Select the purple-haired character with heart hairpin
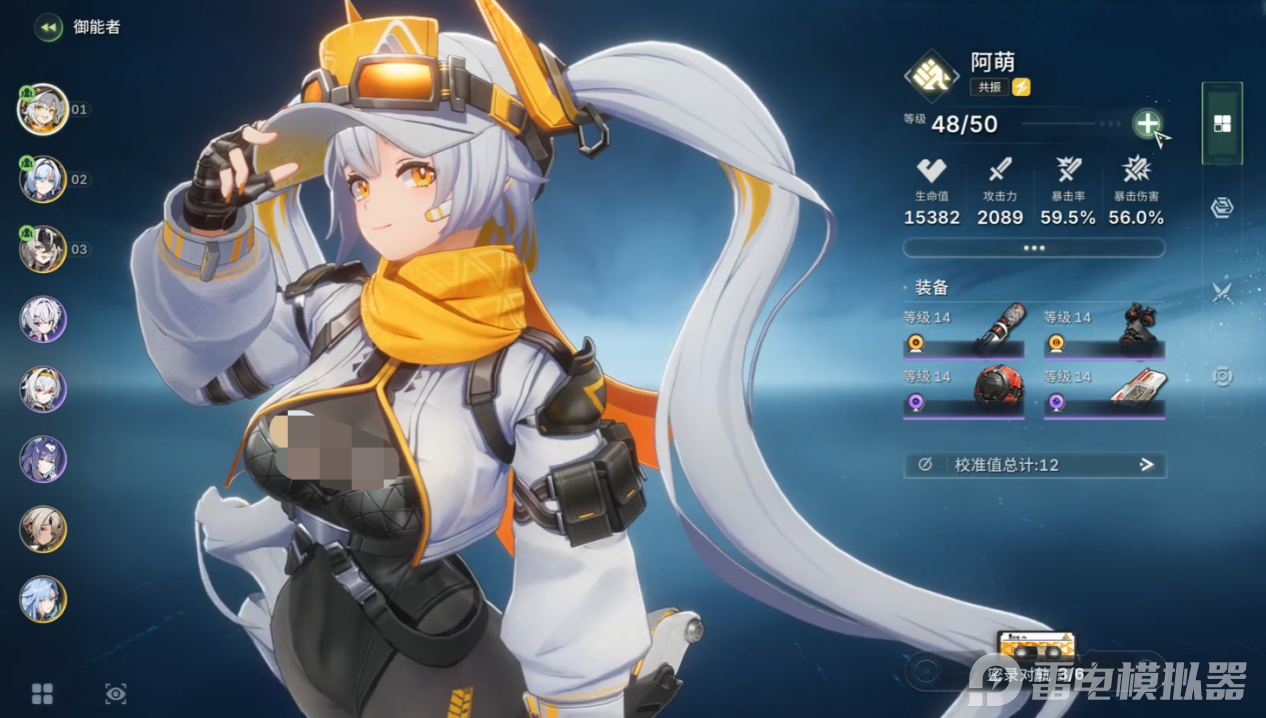Screen dimensions: 1266x718 pos(43,459)
